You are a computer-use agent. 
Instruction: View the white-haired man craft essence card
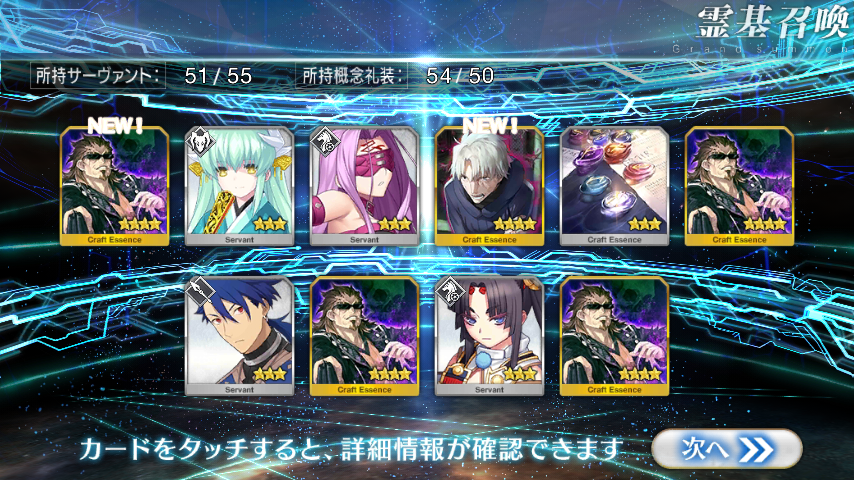489,185
